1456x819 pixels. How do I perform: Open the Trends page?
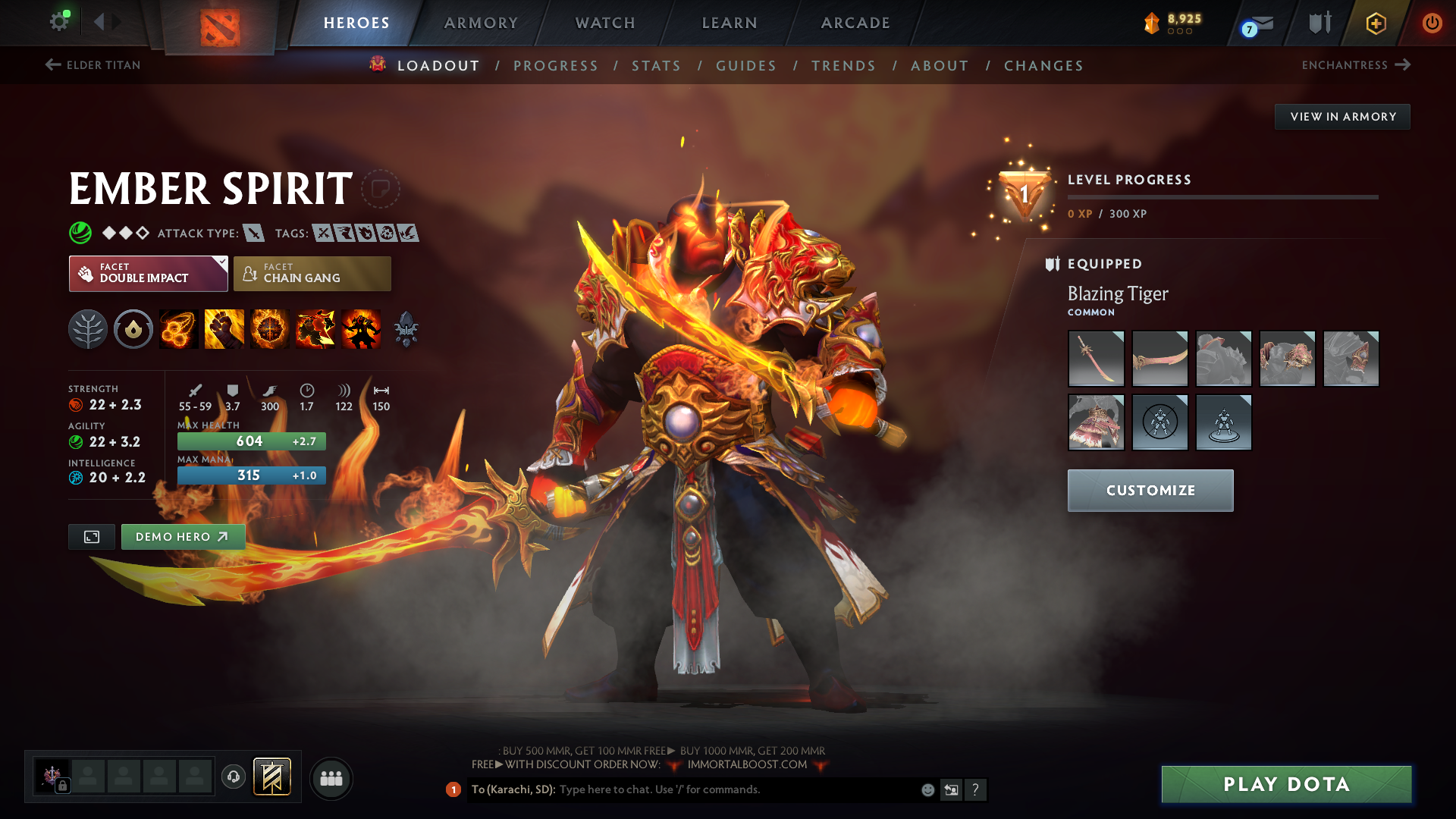pyautogui.click(x=843, y=66)
